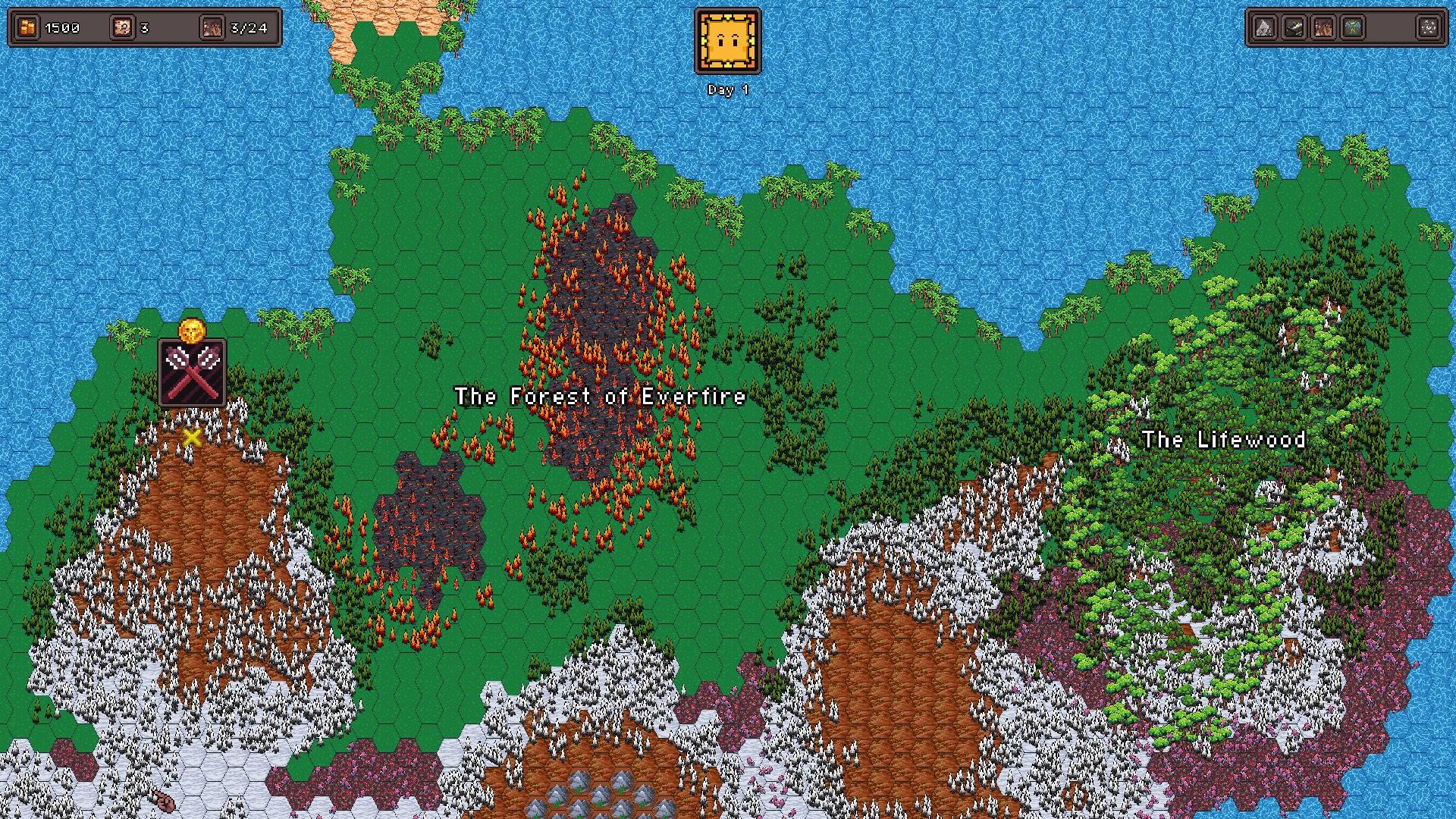Viewport: 1456px width, 819px height.
Task: Open the fiery creature icon in top-right toolbar
Action: 1323,27
